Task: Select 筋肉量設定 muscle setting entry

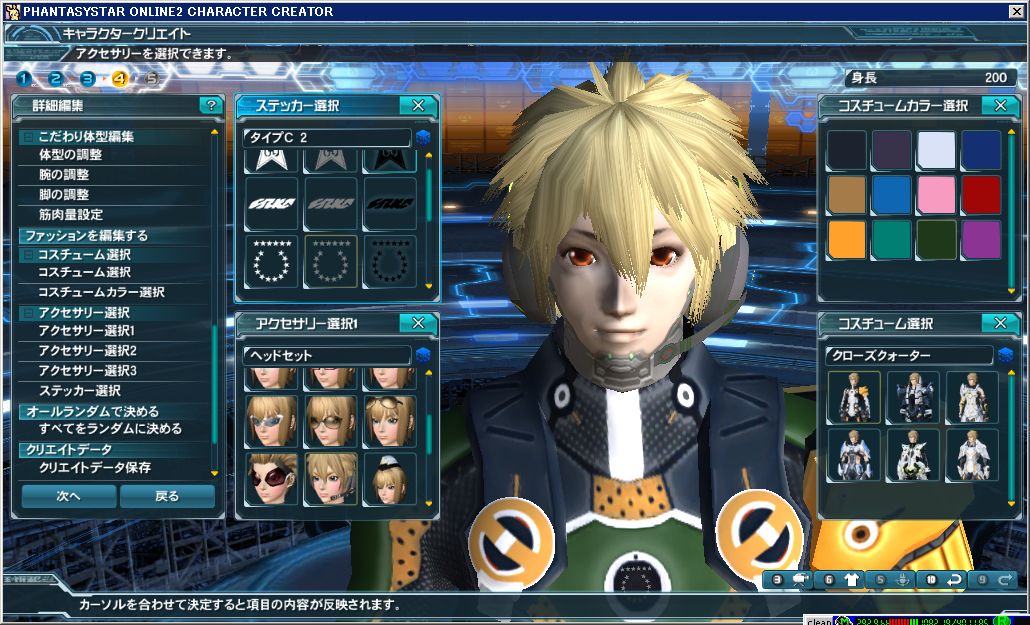Action: pos(70,214)
